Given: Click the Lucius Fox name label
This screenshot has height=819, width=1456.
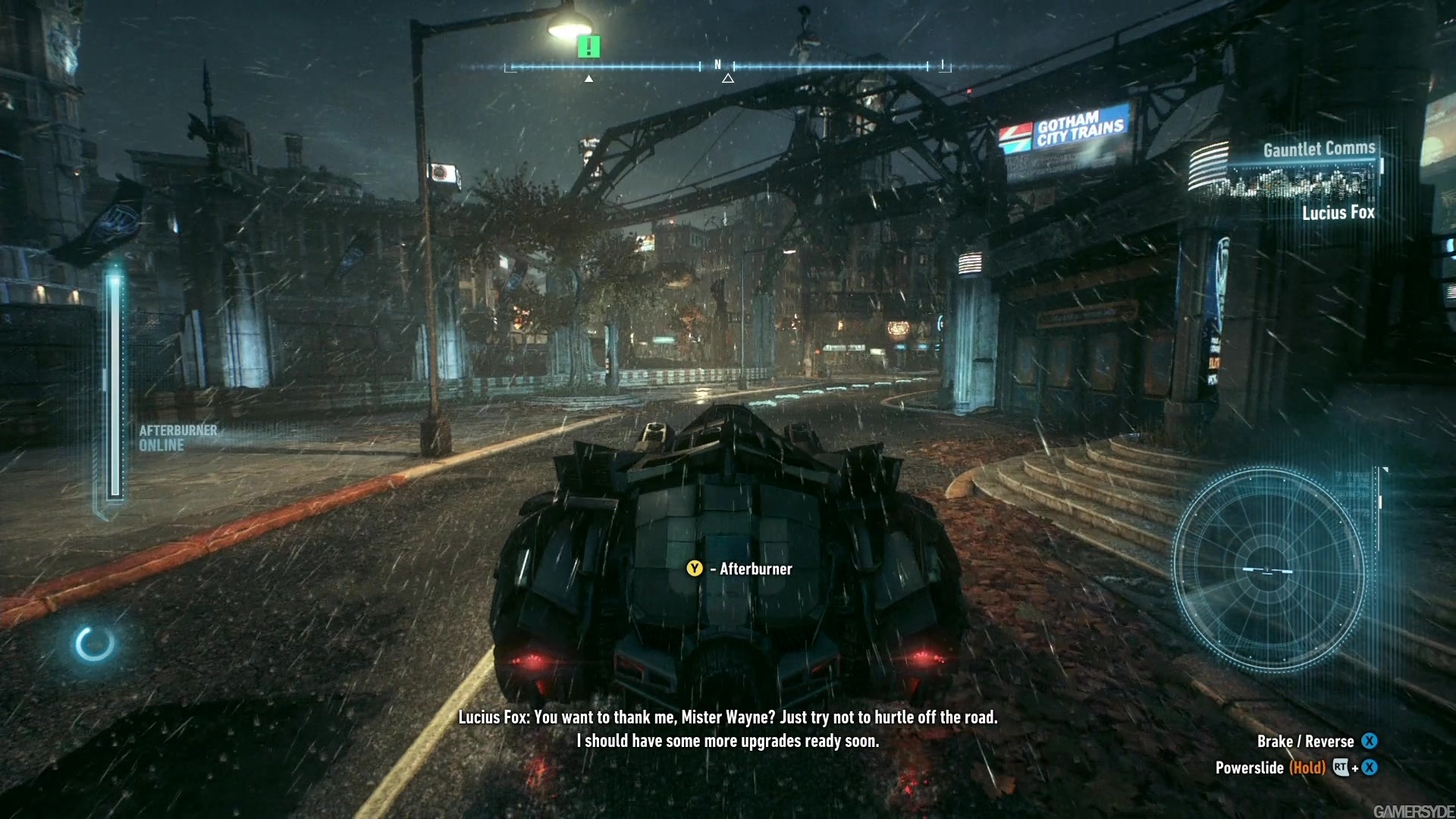Looking at the screenshot, I should click(1337, 213).
